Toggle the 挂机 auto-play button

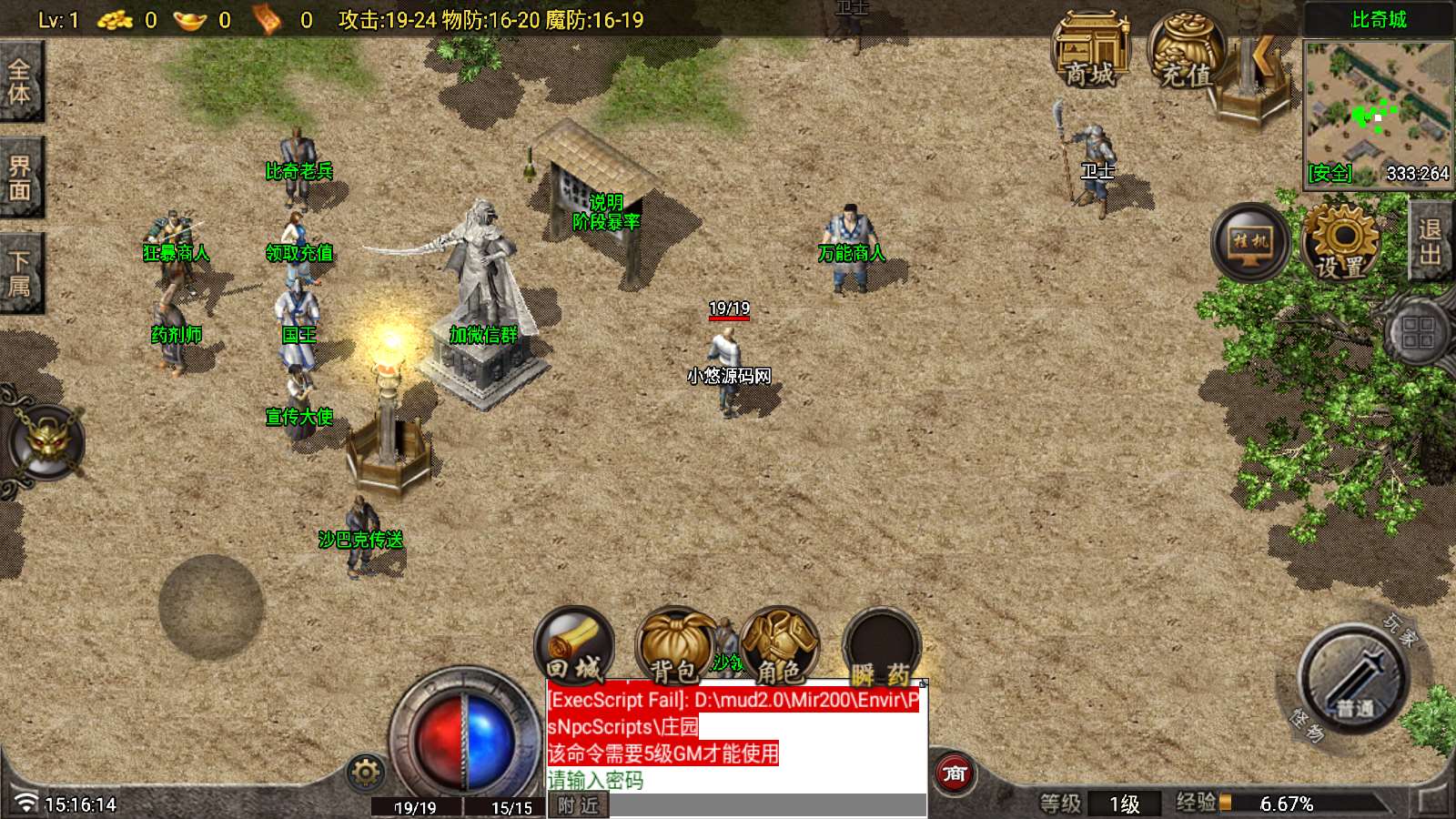point(1250,242)
